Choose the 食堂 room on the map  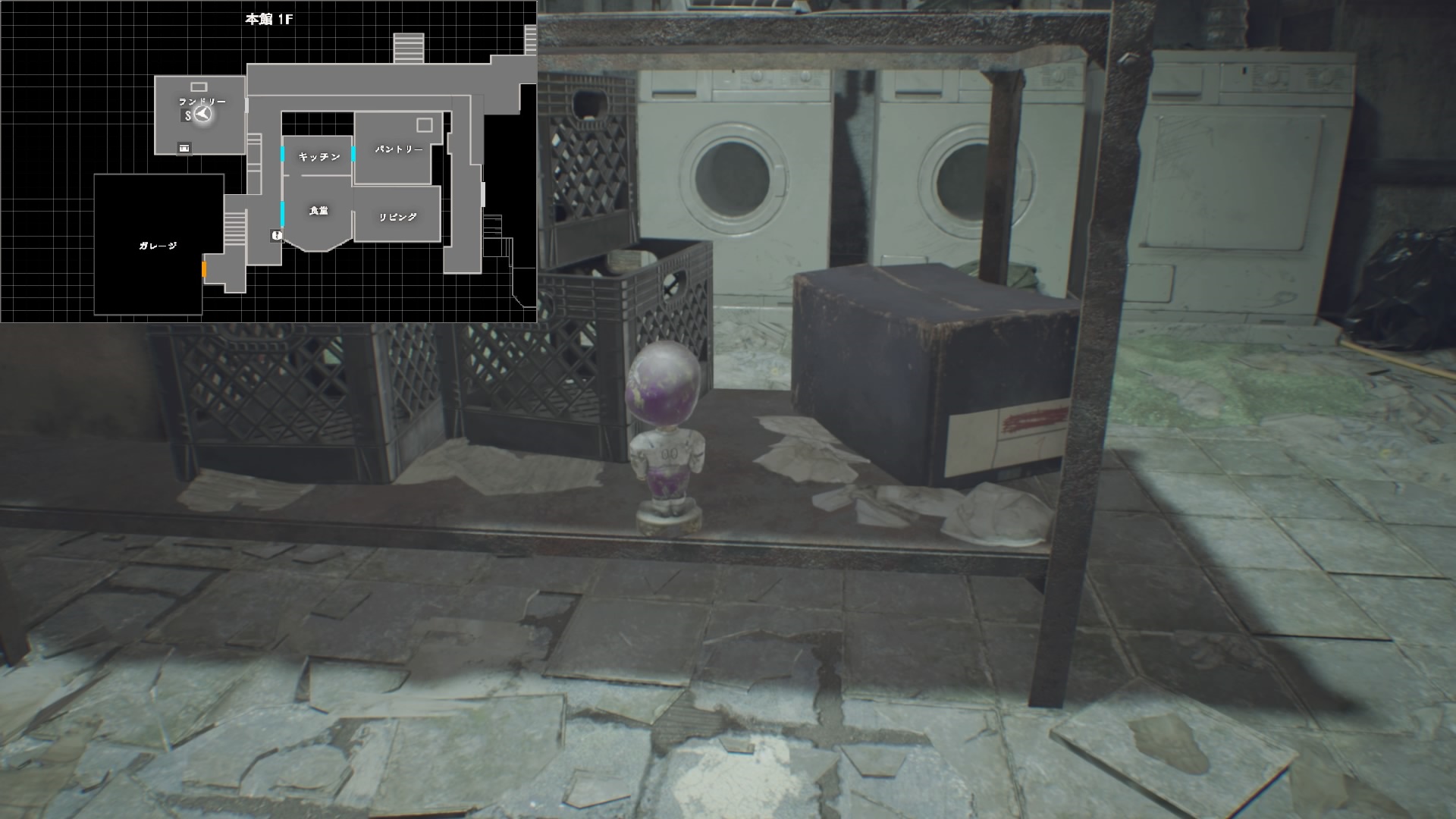click(x=318, y=212)
